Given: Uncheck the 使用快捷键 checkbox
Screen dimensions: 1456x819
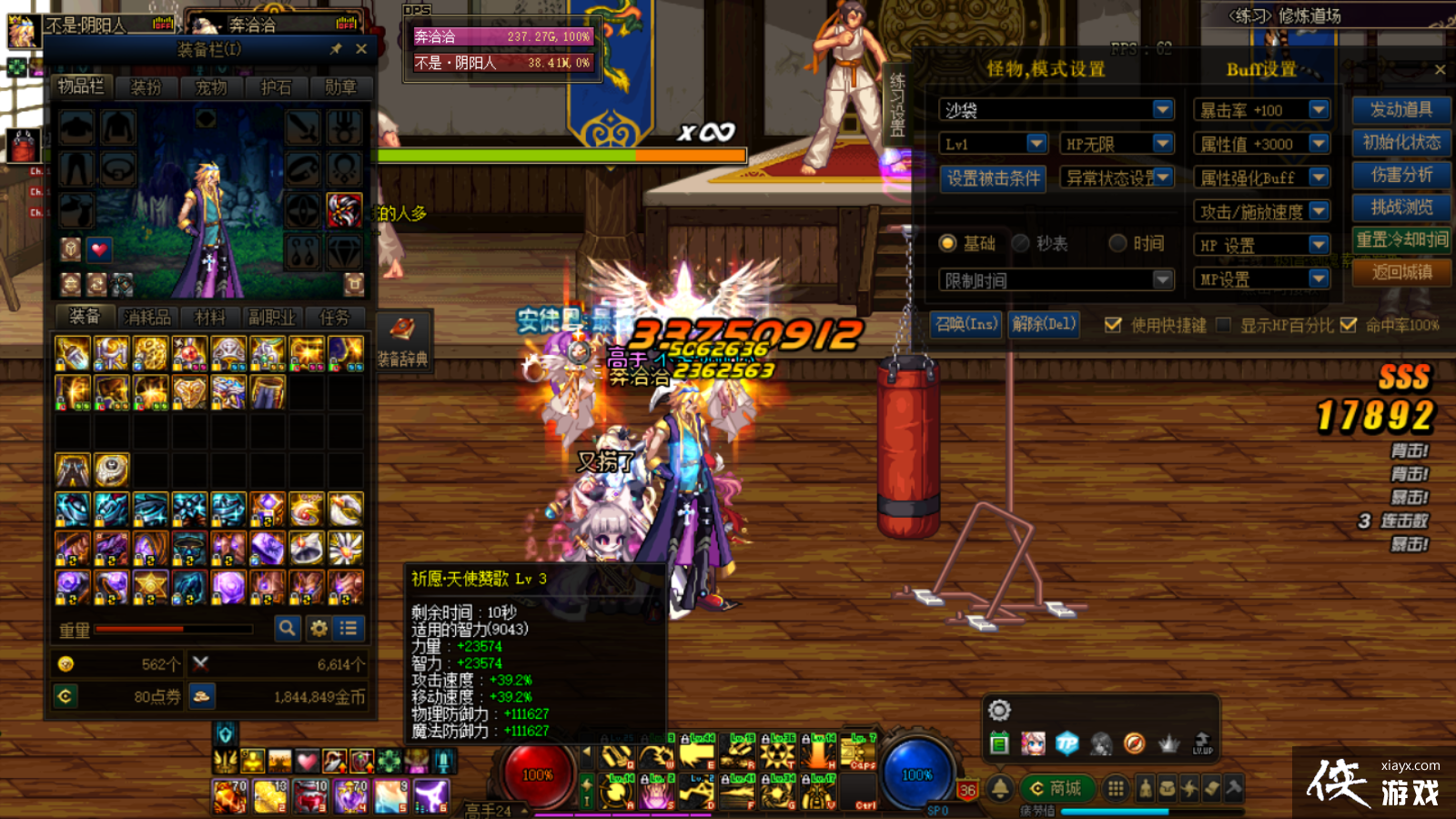Looking at the screenshot, I should [x=1114, y=325].
